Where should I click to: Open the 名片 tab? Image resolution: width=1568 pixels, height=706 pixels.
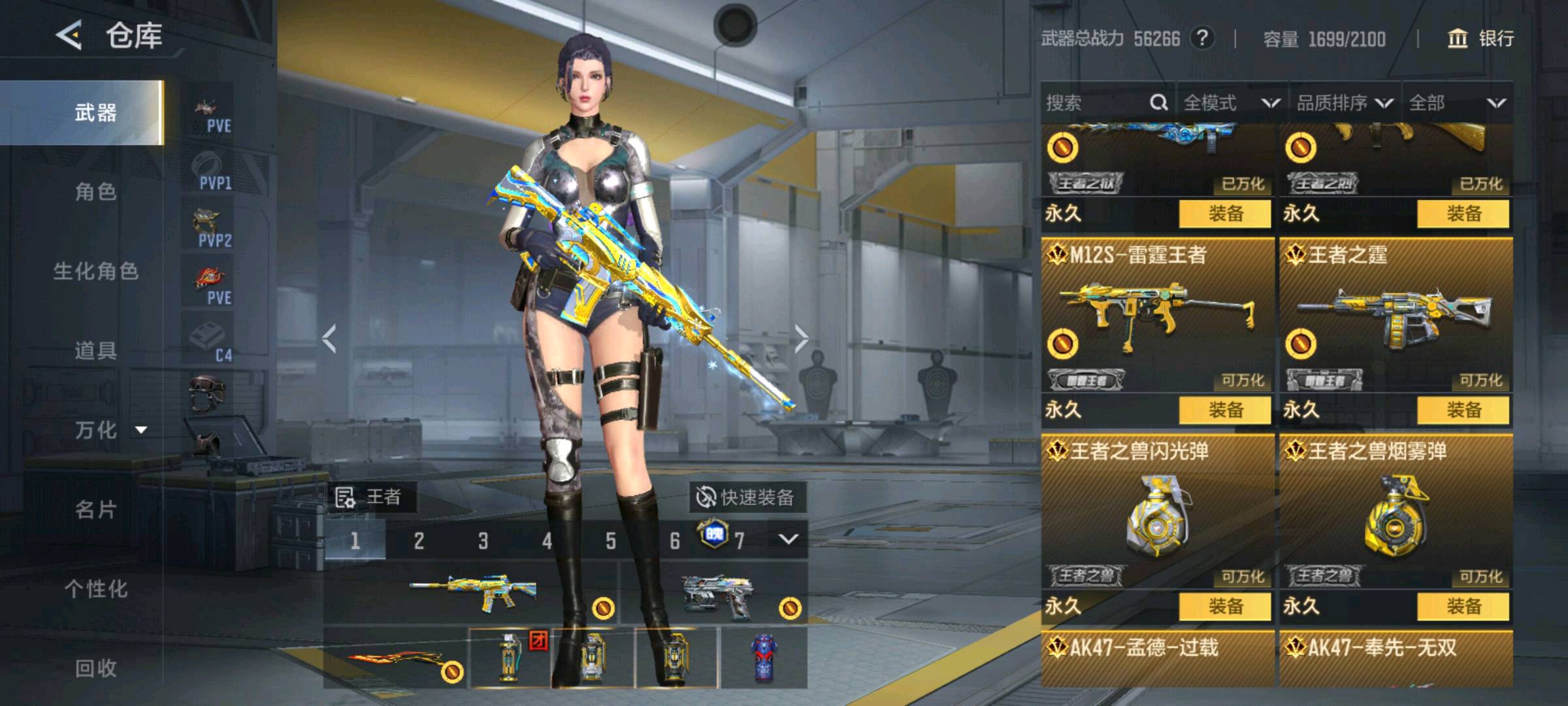pos(95,509)
